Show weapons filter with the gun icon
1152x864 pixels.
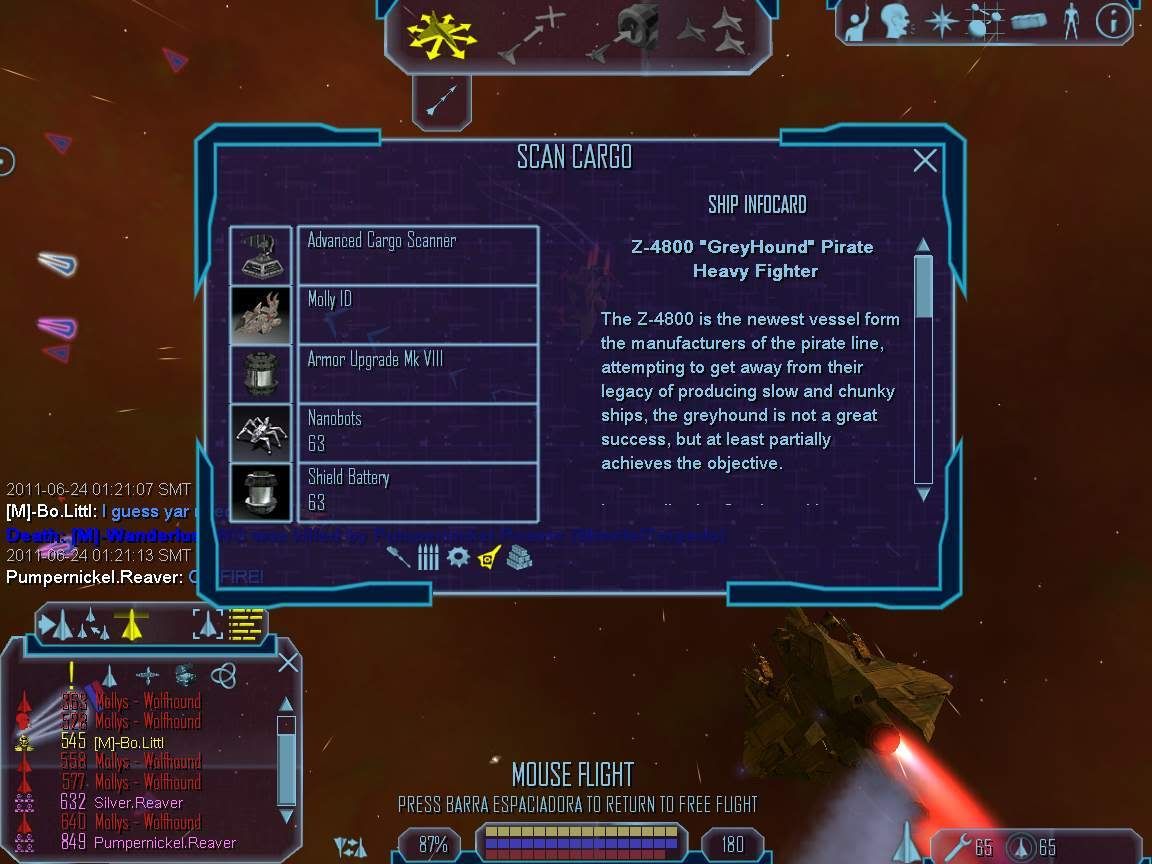tap(399, 557)
